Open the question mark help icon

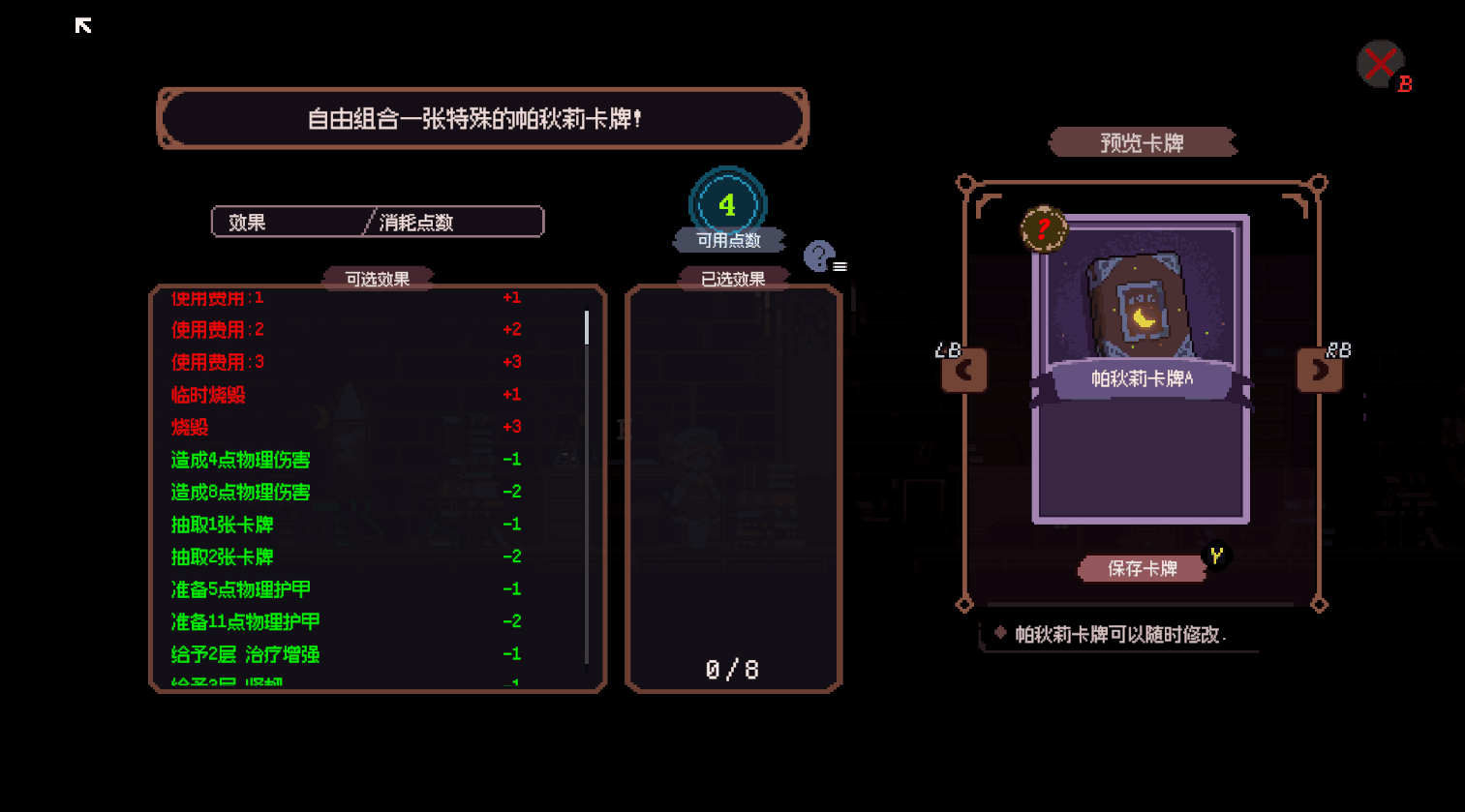pyautogui.click(x=819, y=256)
